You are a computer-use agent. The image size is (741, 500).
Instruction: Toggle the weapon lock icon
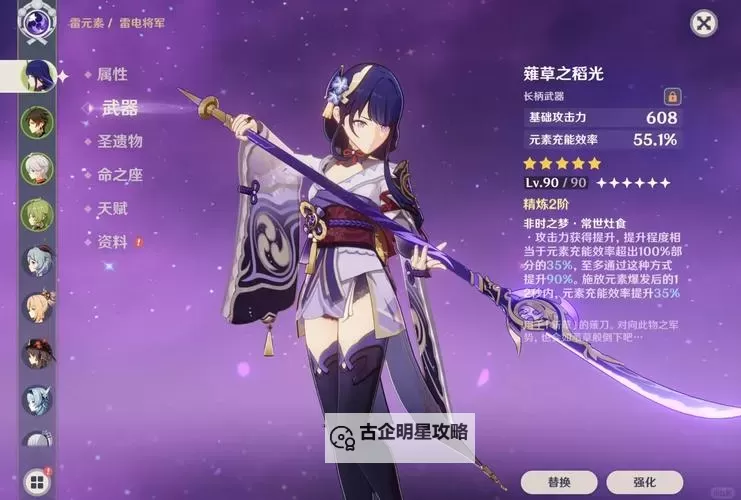point(672,96)
